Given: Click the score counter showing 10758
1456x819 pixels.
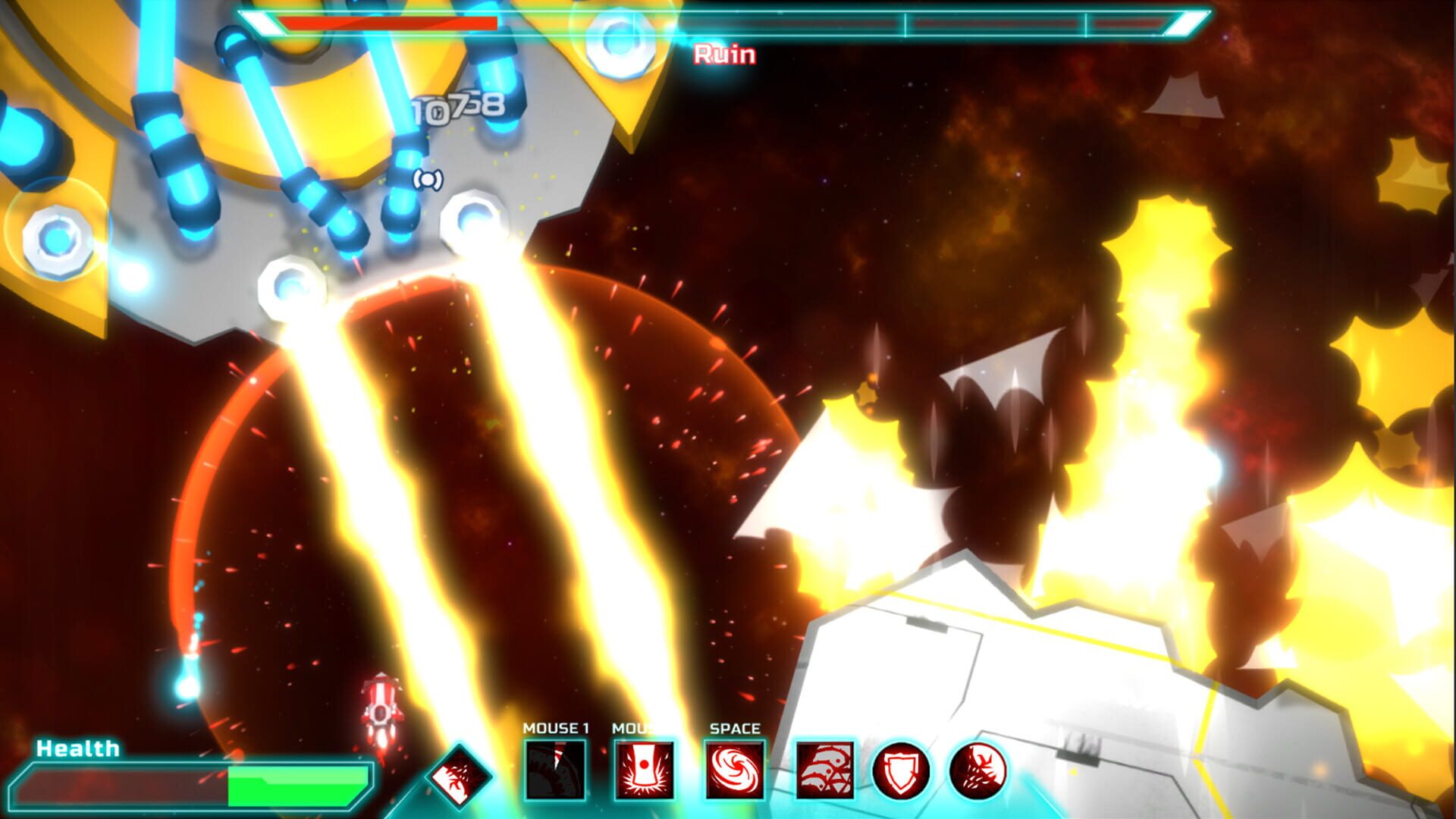Looking at the screenshot, I should pos(455,108).
